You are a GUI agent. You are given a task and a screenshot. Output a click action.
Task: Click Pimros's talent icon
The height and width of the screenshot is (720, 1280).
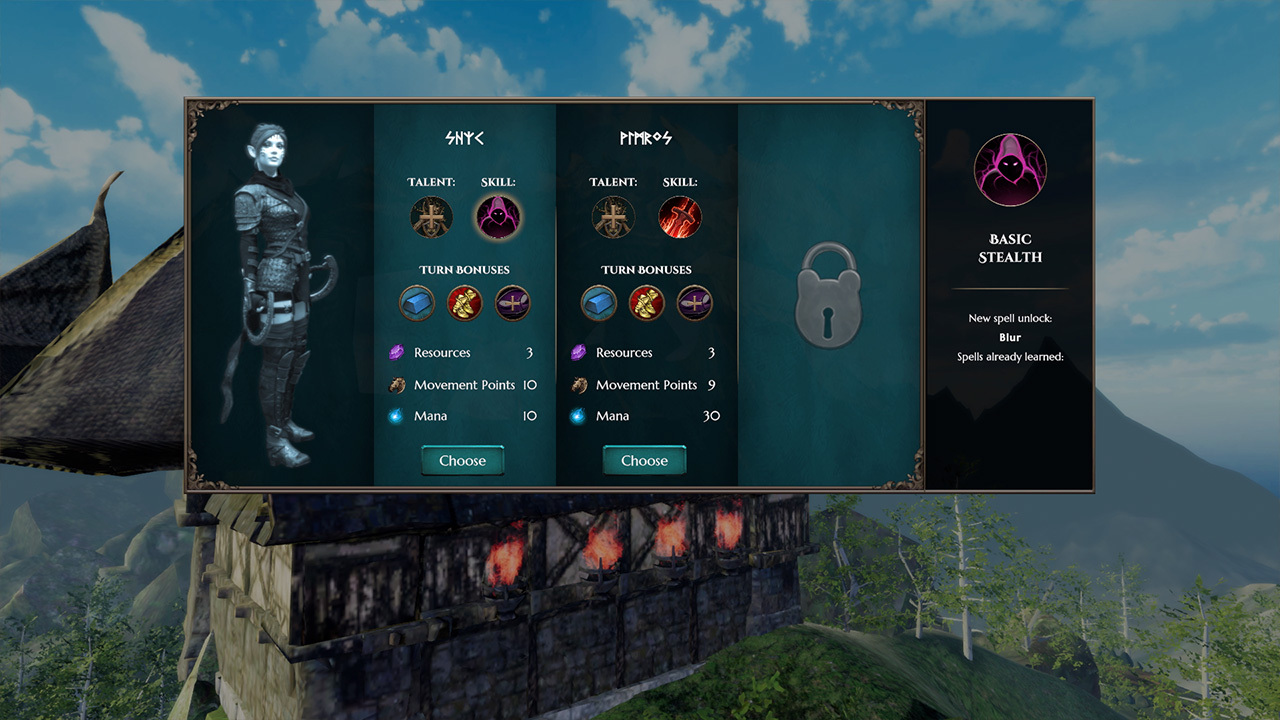pos(613,216)
